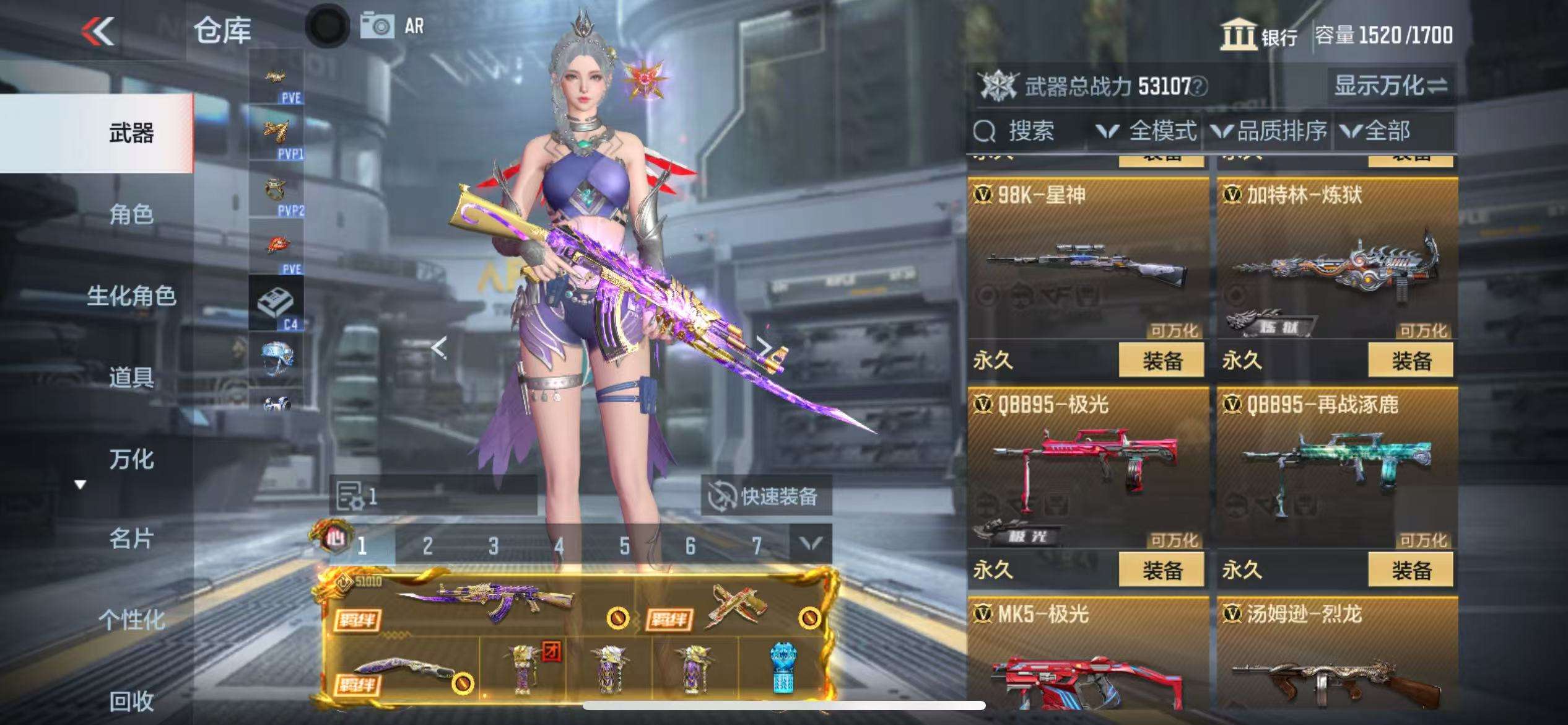Show the 名片 tab
Viewport: 1568px width, 725px height.
tap(131, 539)
